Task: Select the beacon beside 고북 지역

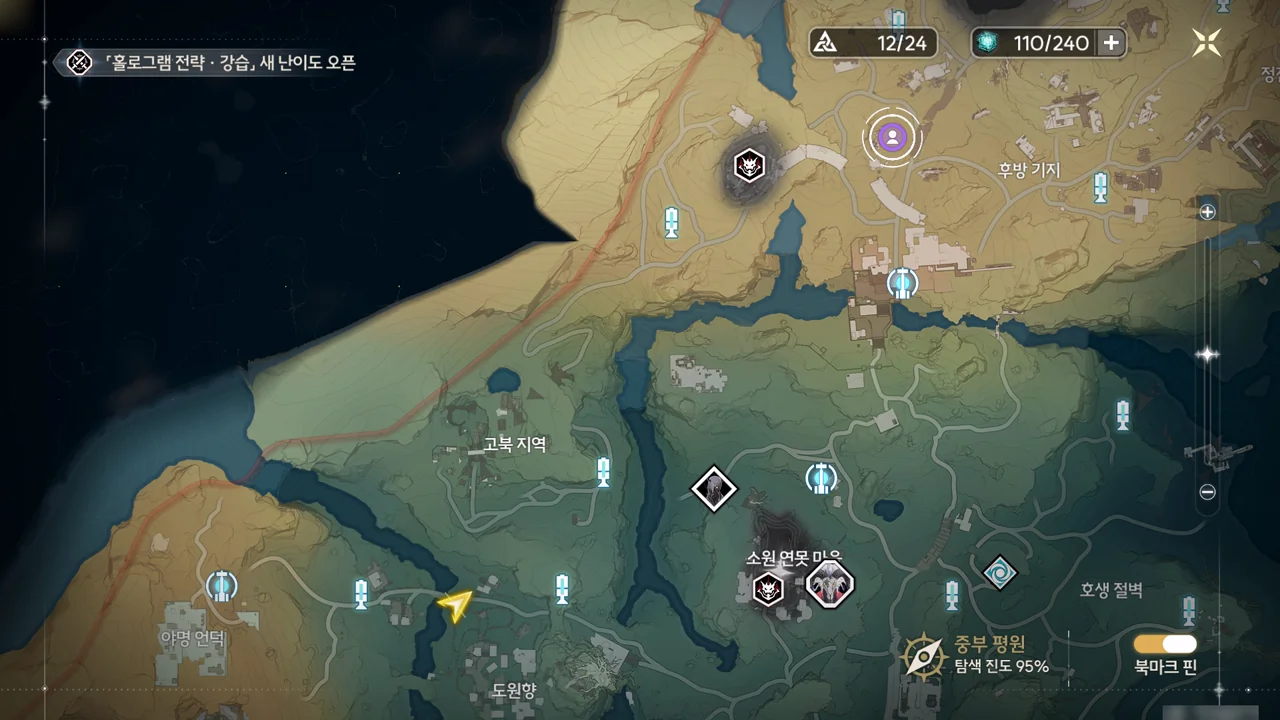Action: (x=603, y=471)
